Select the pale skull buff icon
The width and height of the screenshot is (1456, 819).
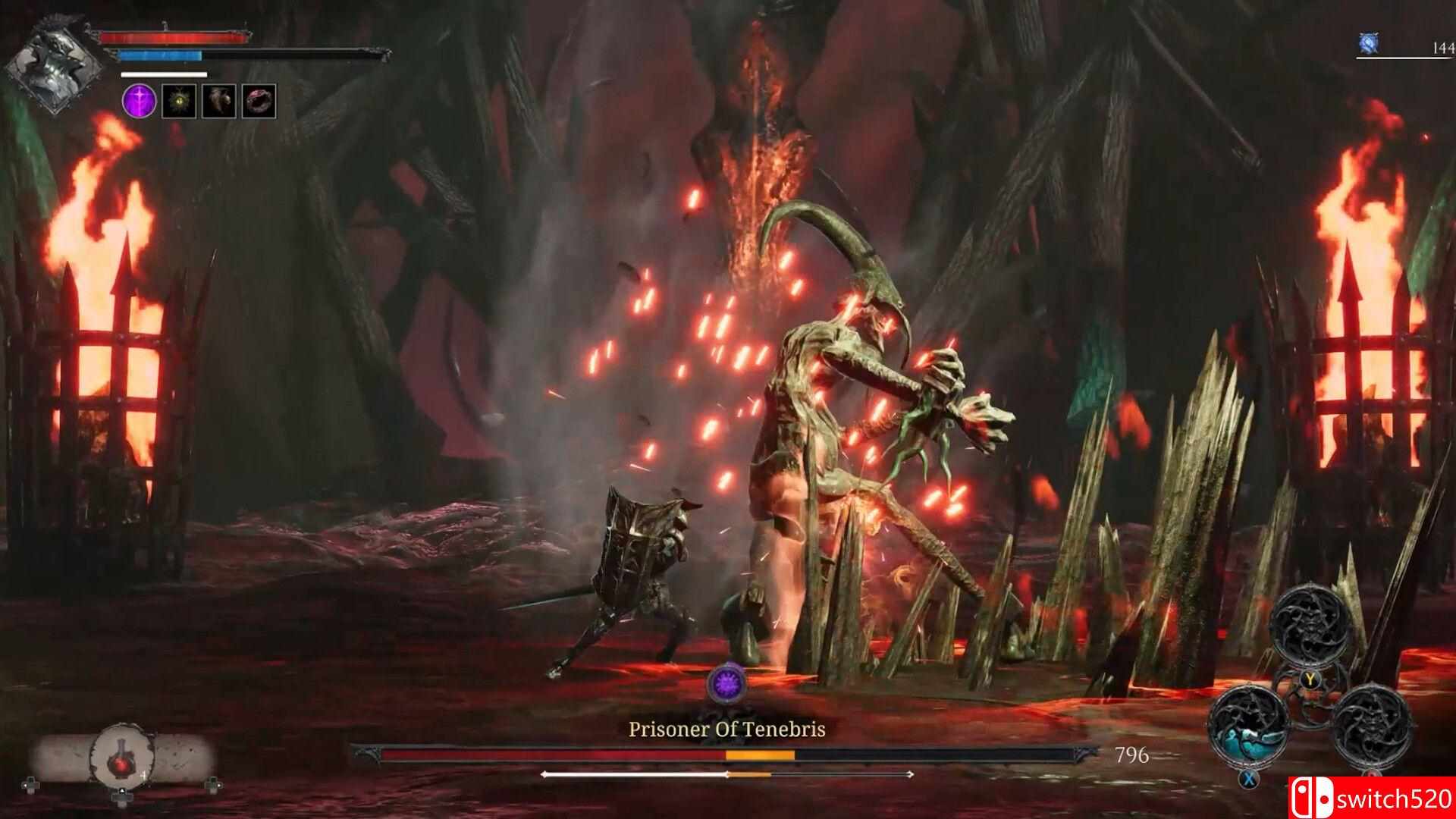tap(218, 101)
